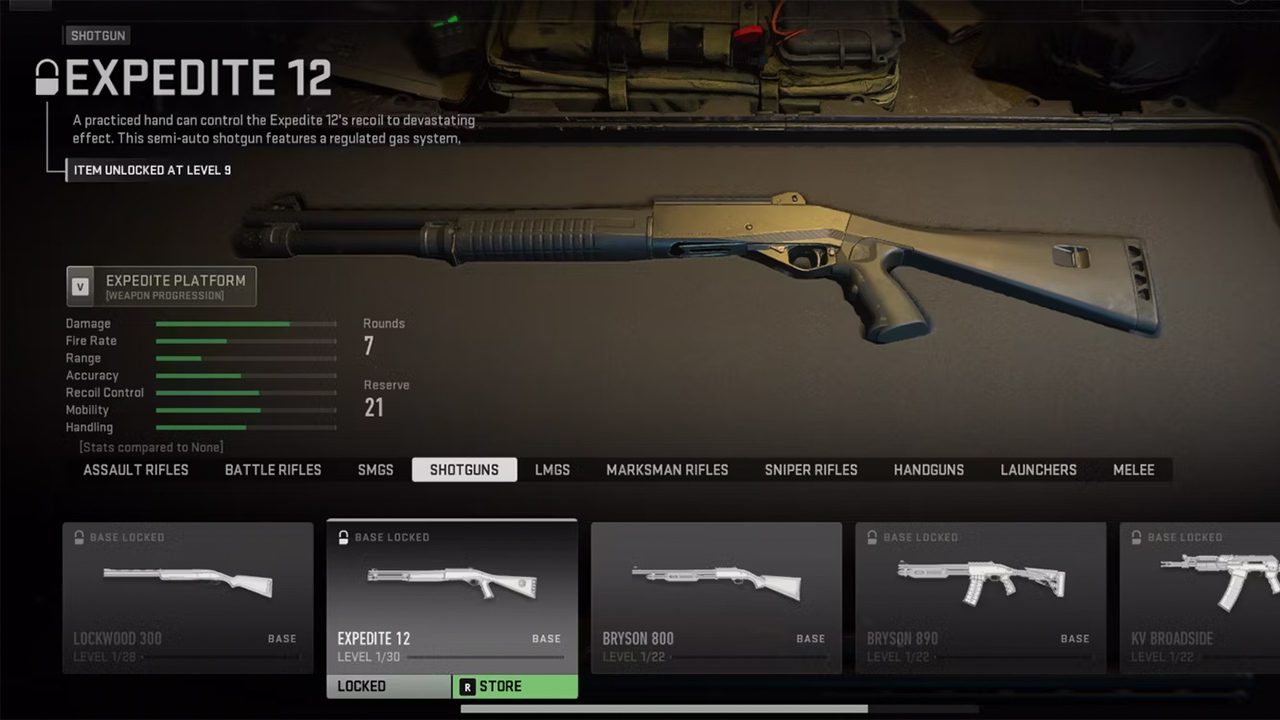Open the Melee weapons tab

tap(1134, 470)
